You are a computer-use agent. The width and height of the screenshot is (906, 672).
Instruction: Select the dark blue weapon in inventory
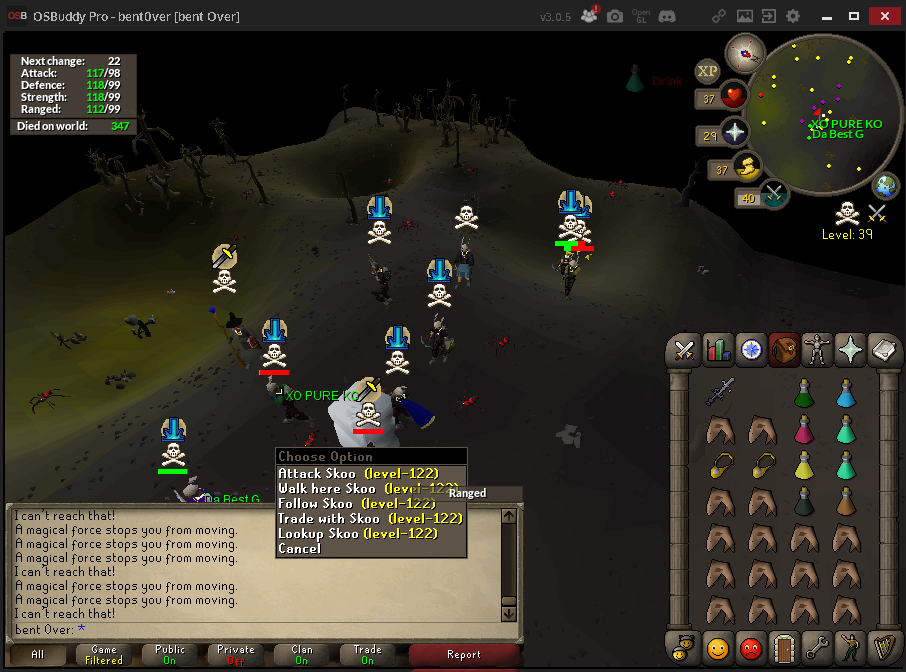[719, 392]
